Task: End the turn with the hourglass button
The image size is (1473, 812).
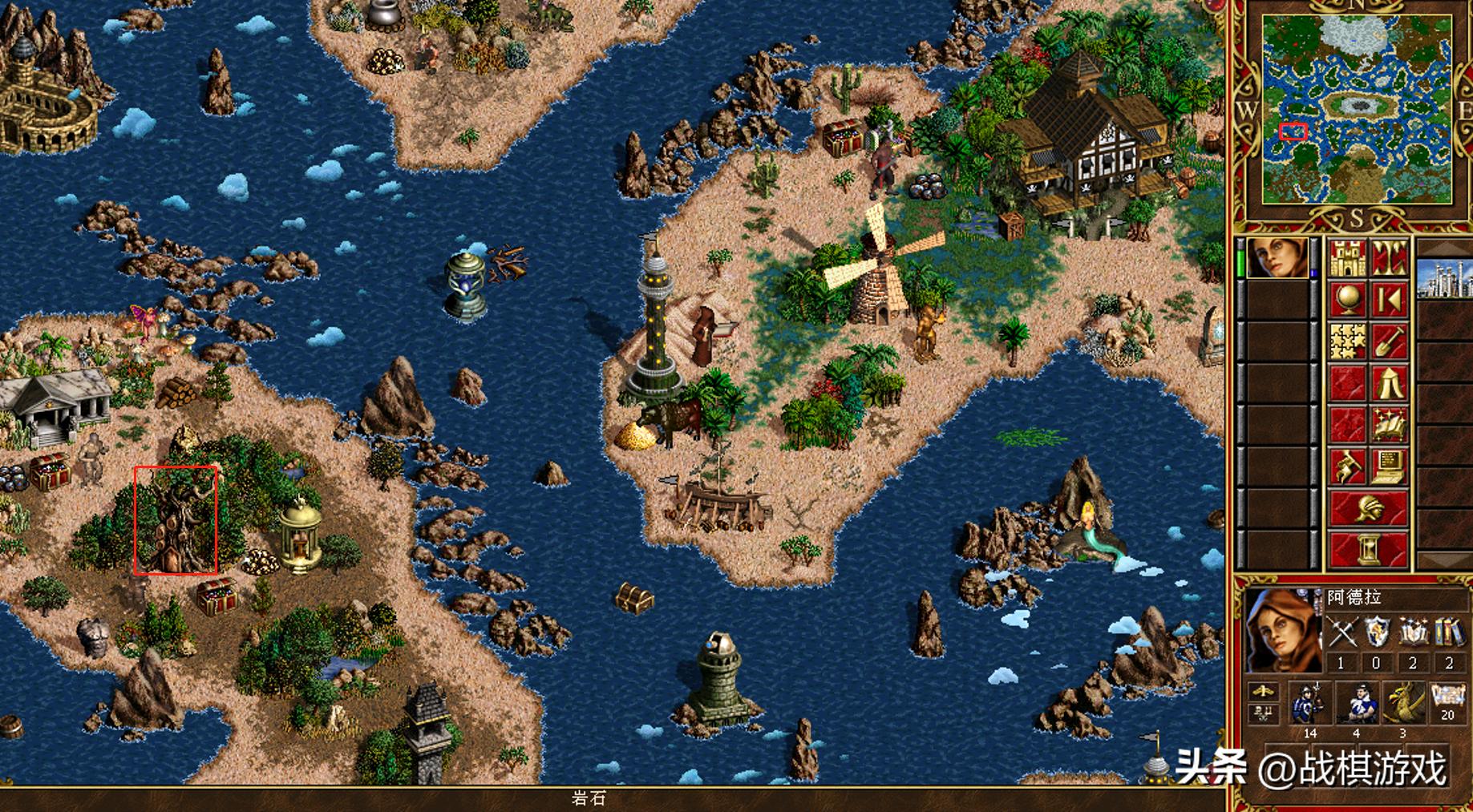Action: pyautogui.click(x=1368, y=550)
